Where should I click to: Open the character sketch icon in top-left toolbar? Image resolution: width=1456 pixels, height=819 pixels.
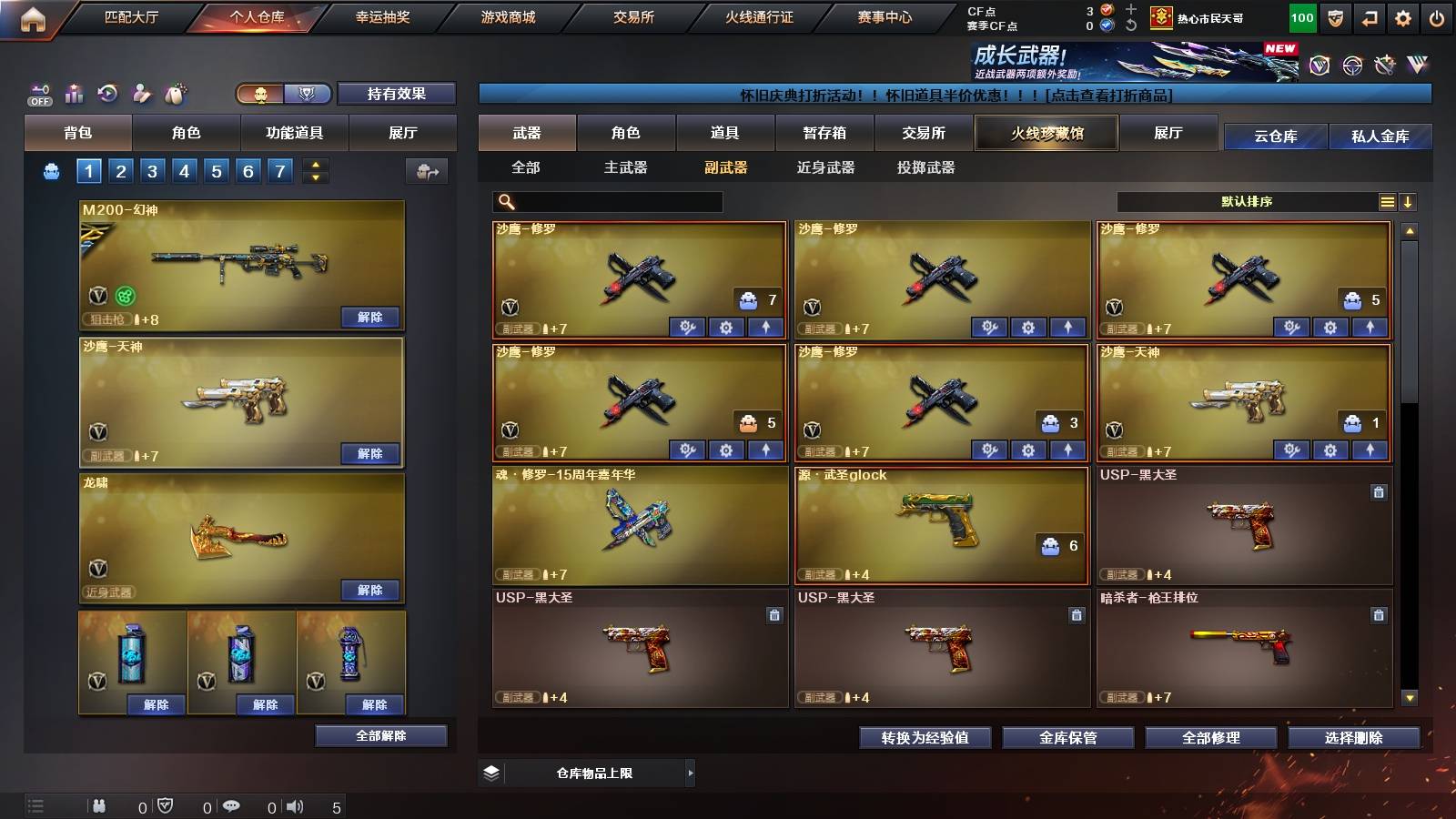[139, 92]
